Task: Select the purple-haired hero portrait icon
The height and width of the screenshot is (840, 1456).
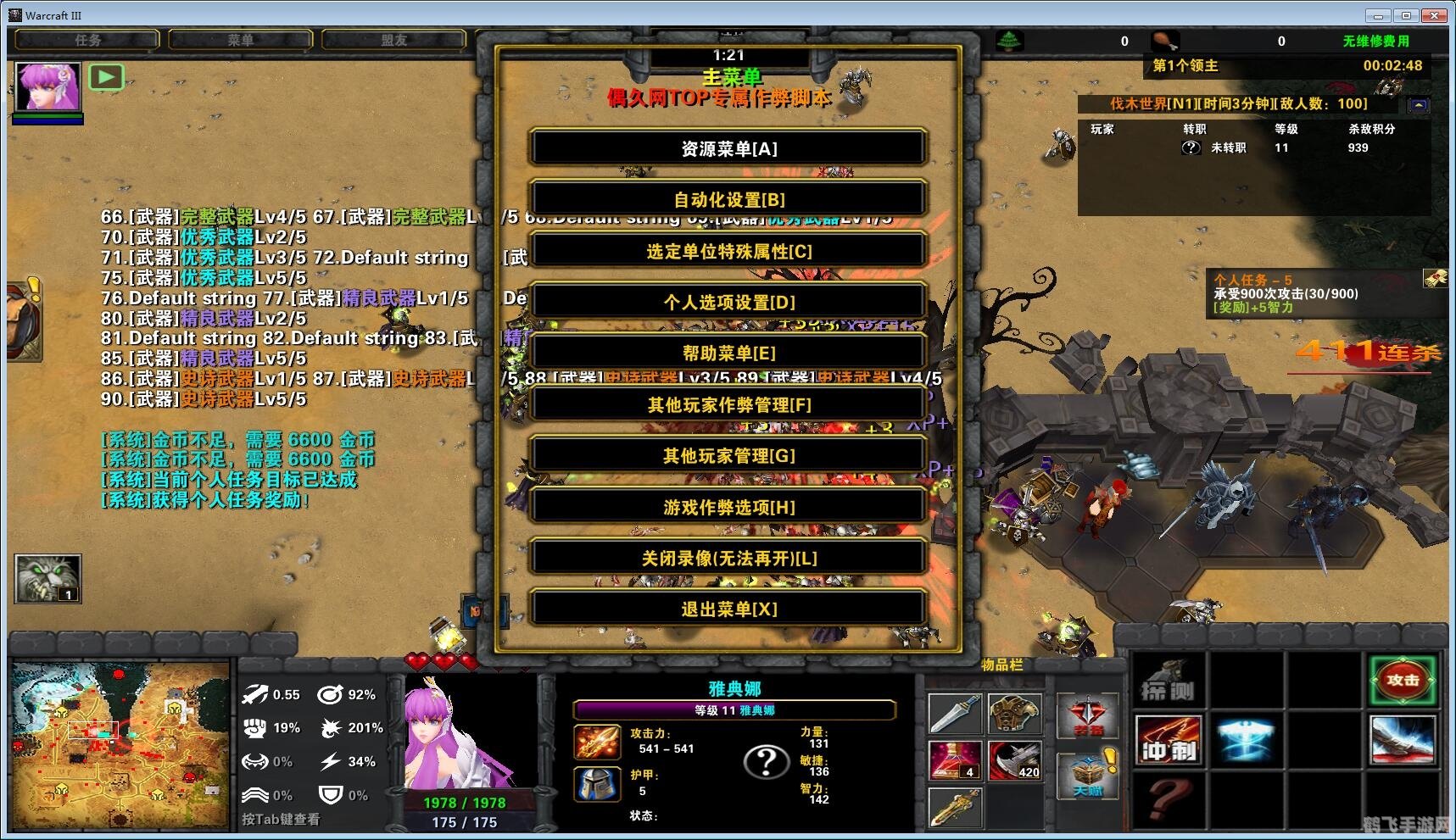Action: pyautogui.click(x=47, y=86)
